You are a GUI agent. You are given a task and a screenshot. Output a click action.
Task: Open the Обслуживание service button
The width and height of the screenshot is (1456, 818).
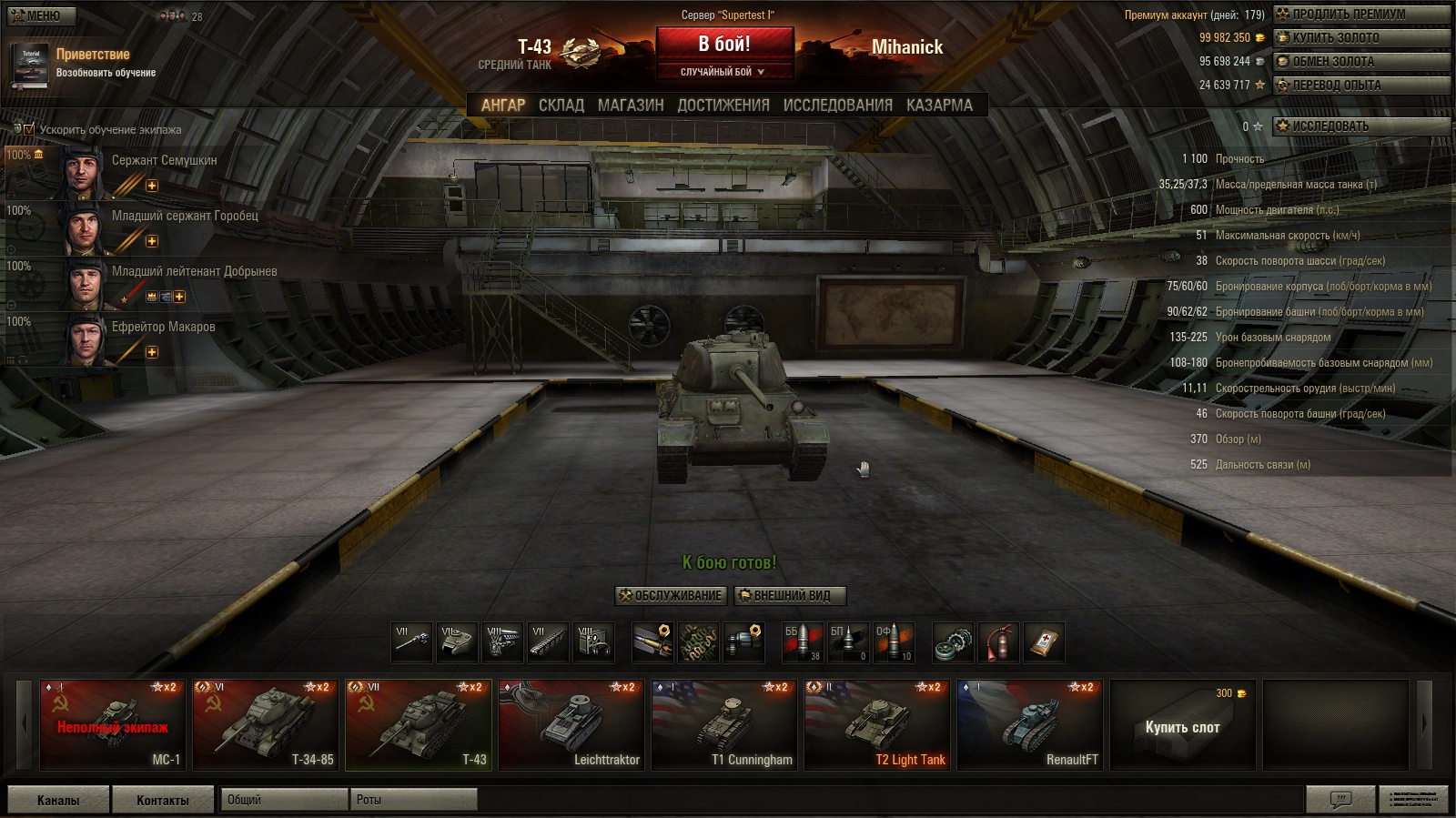point(672,596)
